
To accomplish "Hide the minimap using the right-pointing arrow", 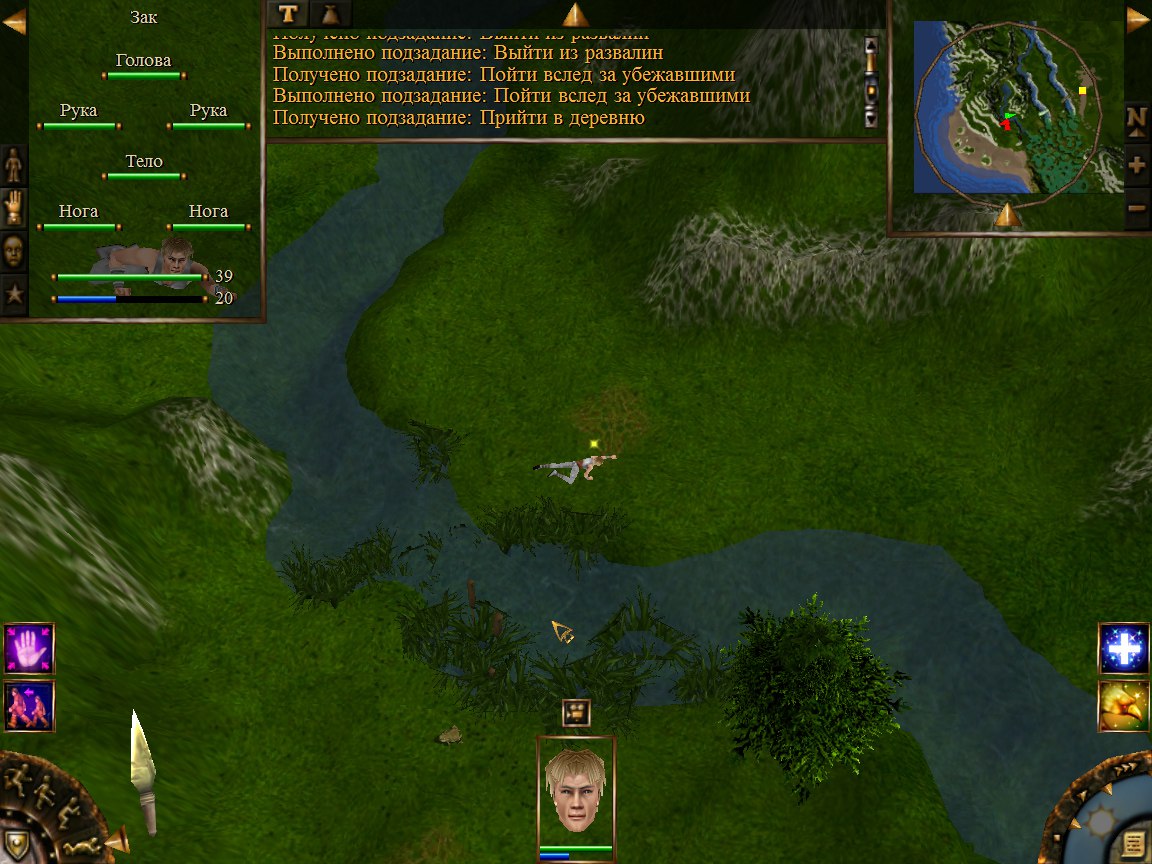I will point(1138,20).
